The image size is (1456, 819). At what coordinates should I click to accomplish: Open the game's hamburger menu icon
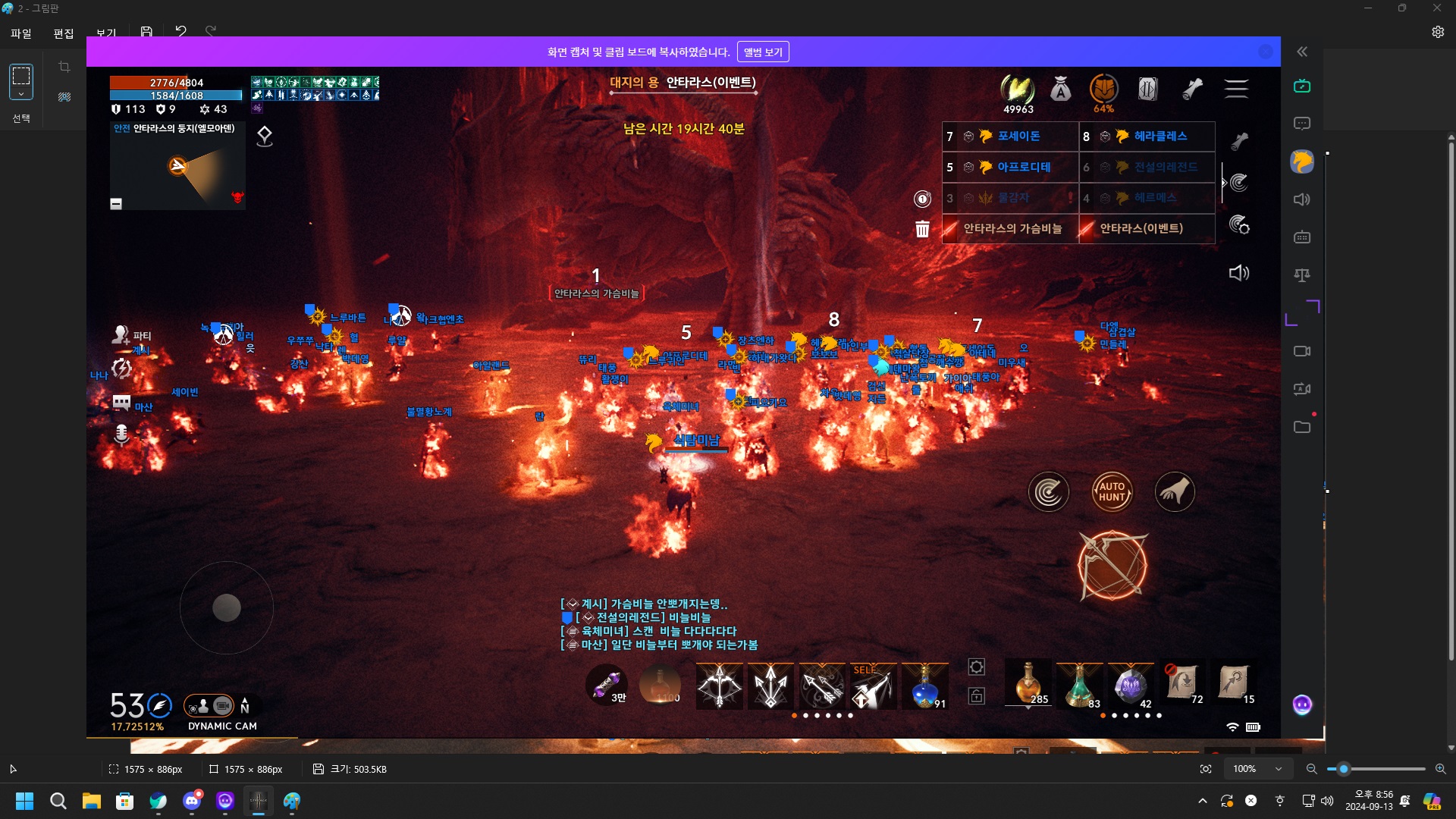pyautogui.click(x=1236, y=89)
